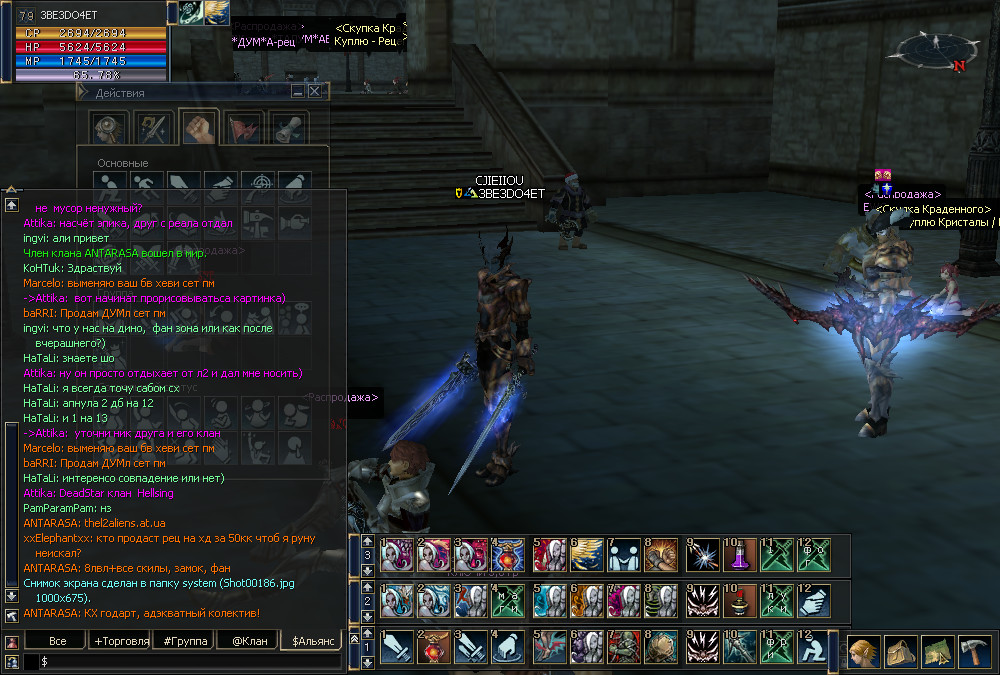1000x675 pixels.
Task: Switch chat to the Все tab
Action: click(56, 640)
